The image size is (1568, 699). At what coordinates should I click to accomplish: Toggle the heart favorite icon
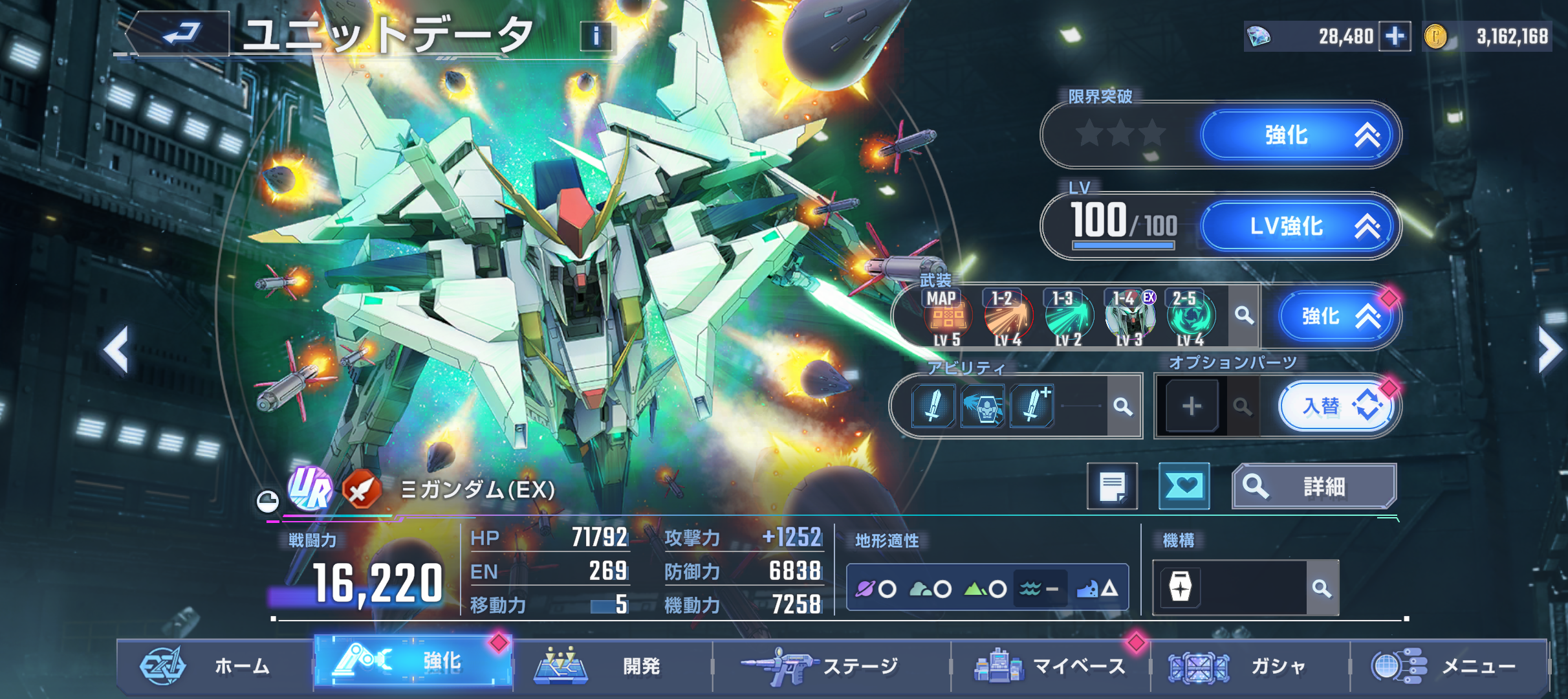1184,486
